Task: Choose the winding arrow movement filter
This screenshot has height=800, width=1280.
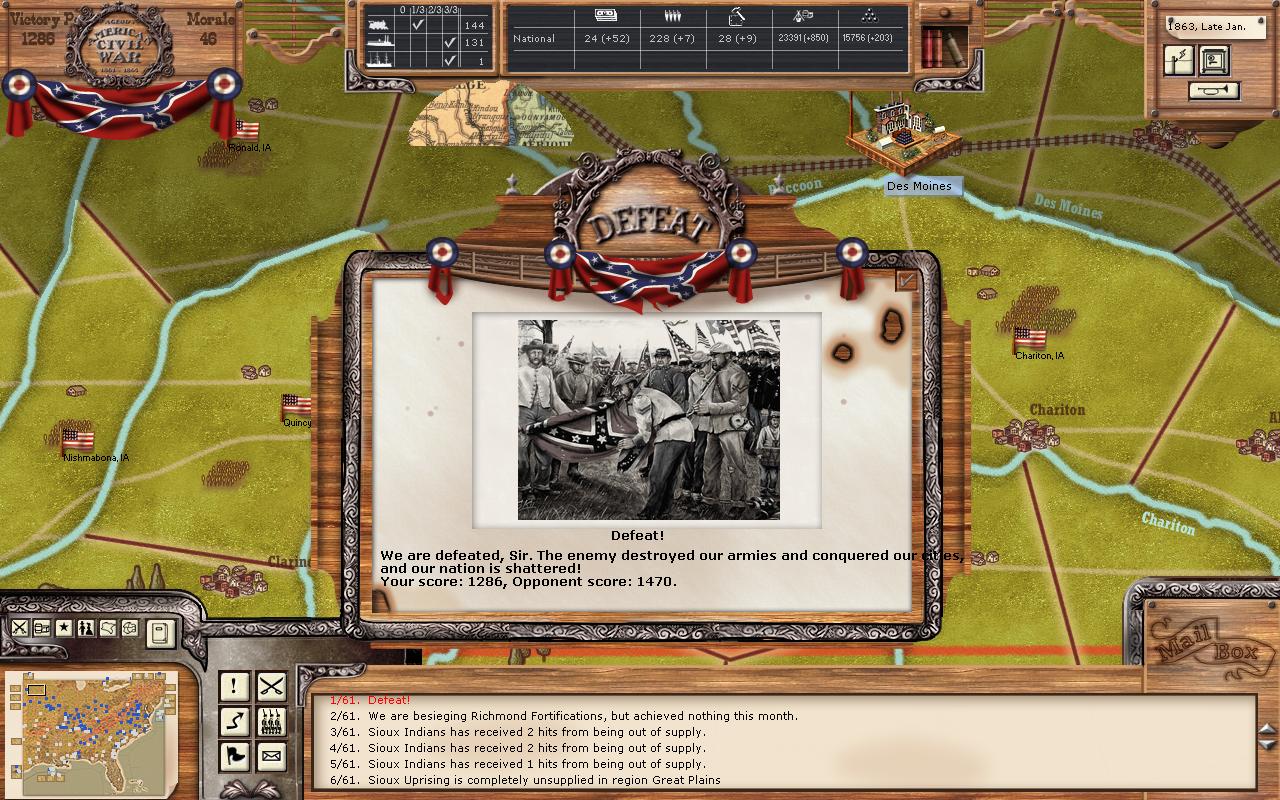Action: point(234,721)
